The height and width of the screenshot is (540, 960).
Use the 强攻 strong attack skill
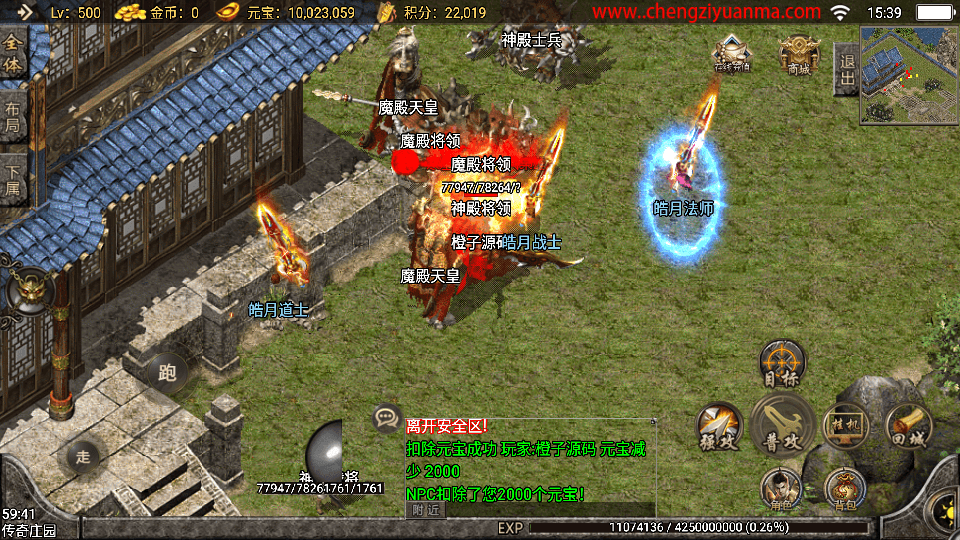coord(719,424)
